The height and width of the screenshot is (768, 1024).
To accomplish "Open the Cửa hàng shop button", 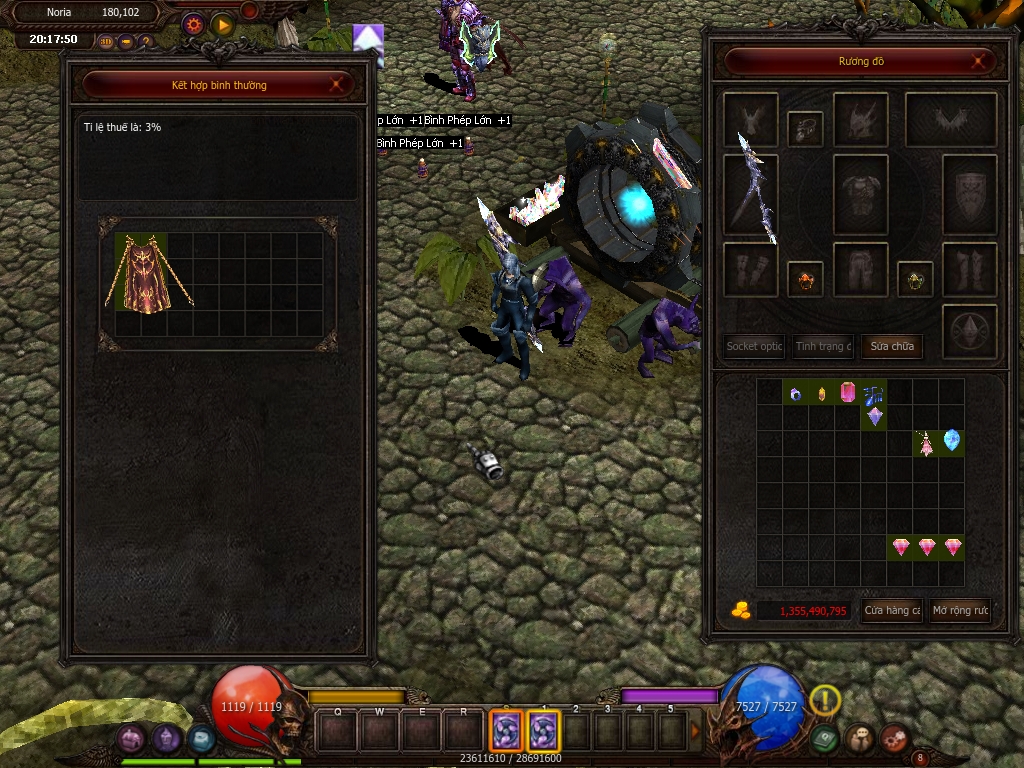I will click(x=892, y=610).
